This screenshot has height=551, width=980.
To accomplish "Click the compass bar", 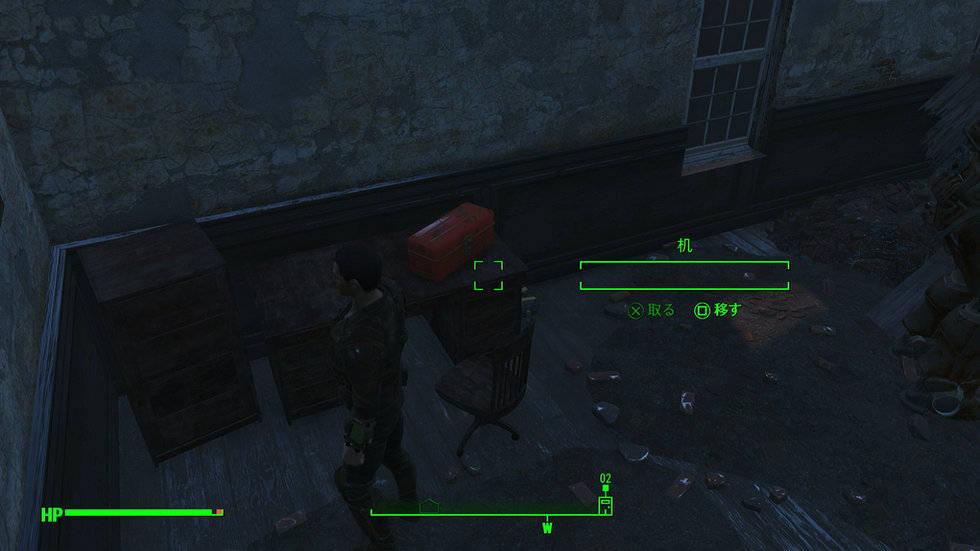I will click(490, 514).
